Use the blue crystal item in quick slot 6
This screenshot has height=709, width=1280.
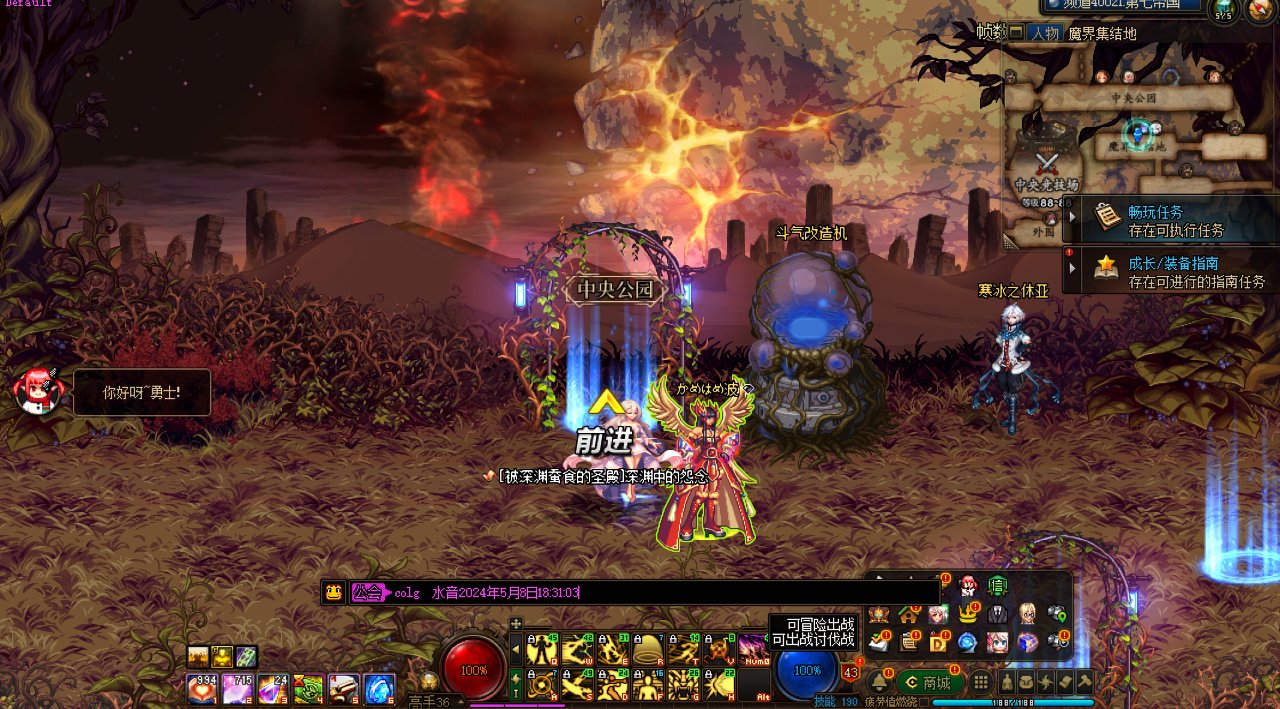[379, 688]
